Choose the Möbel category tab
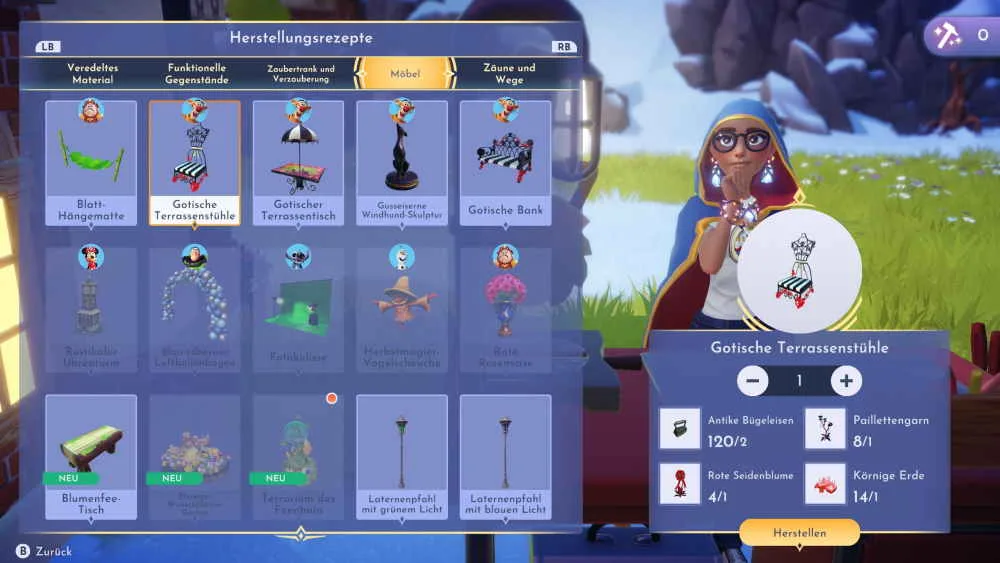Image resolution: width=1000 pixels, height=563 pixels. [x=405, y=74]
